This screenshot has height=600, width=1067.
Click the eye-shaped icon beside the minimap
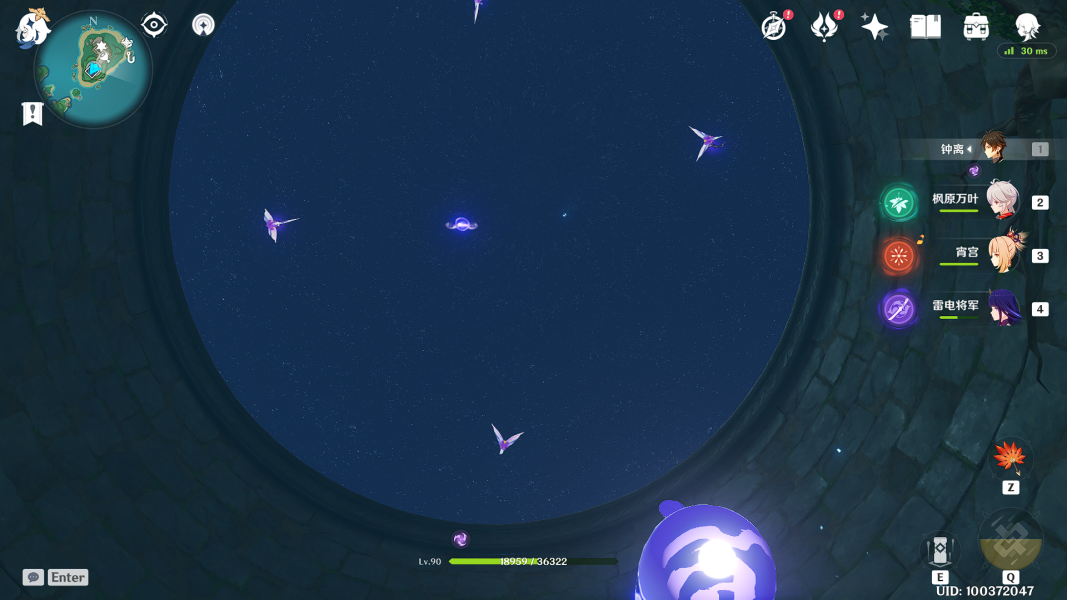(154, 25)
